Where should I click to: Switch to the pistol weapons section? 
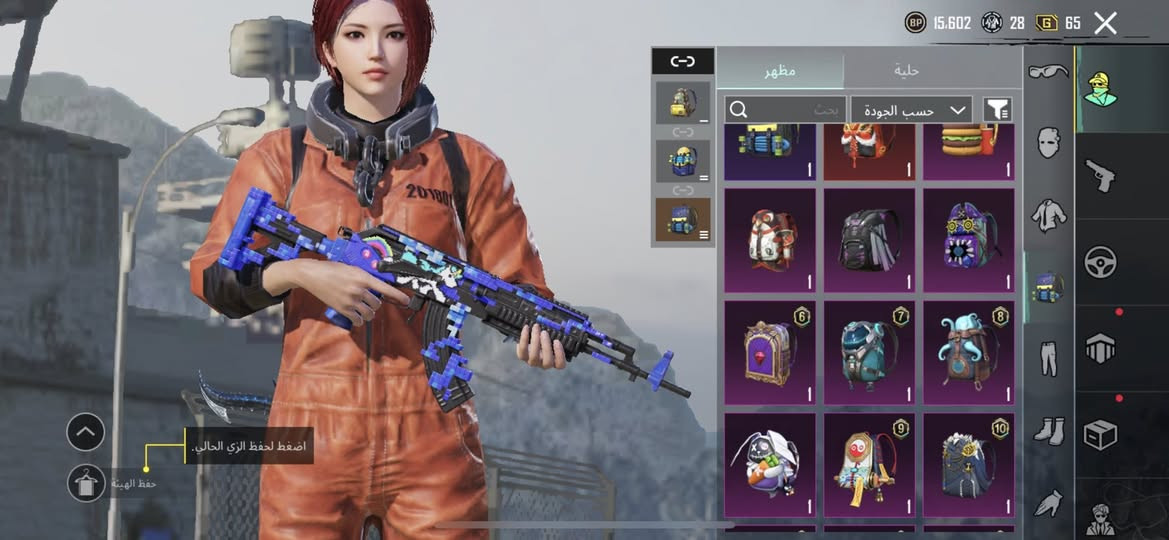pos(1101,176)
